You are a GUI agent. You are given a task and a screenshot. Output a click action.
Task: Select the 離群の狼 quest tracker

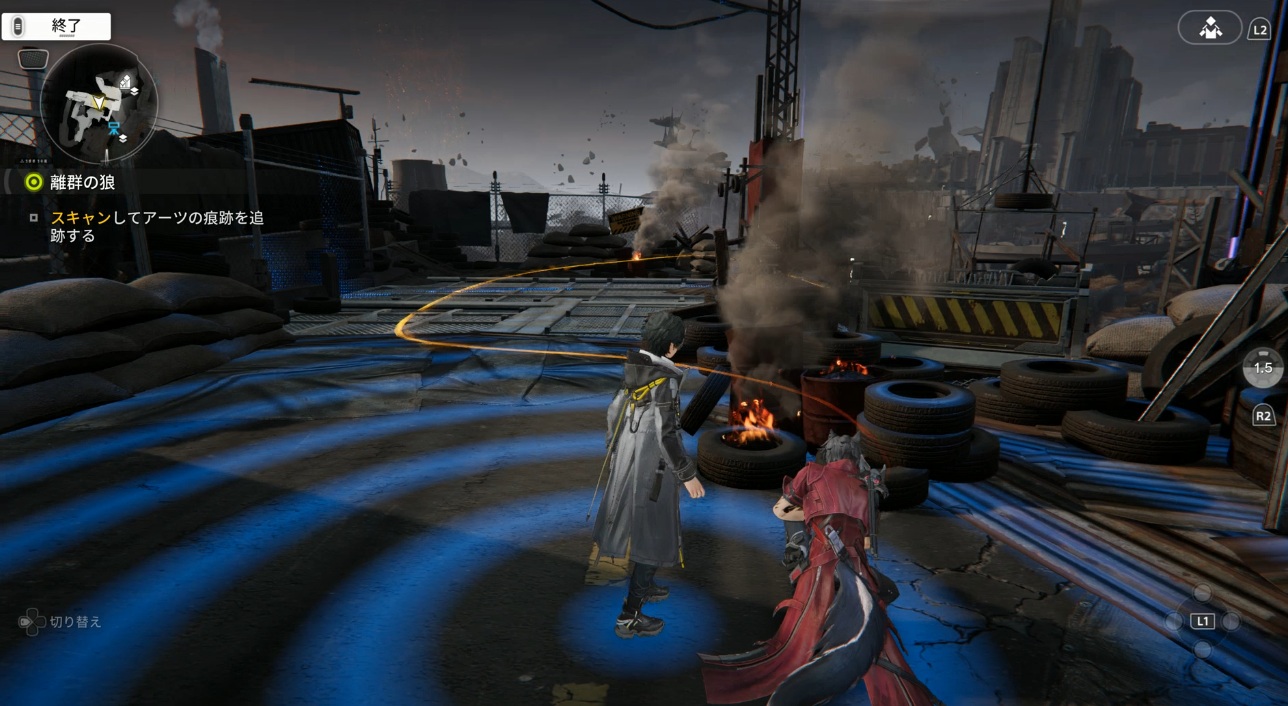(82, 182)
